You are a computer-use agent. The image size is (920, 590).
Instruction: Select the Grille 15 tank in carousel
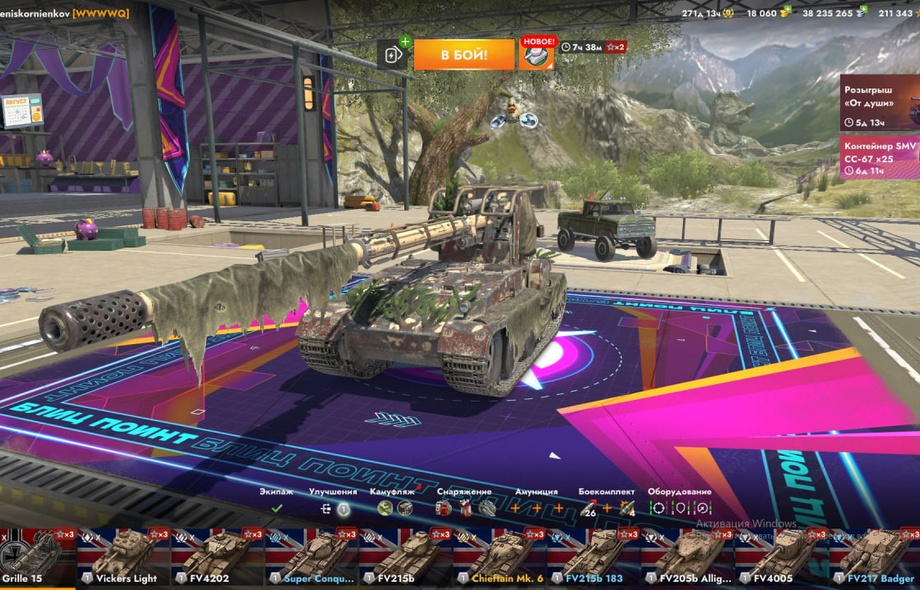(x=38, y=556)
